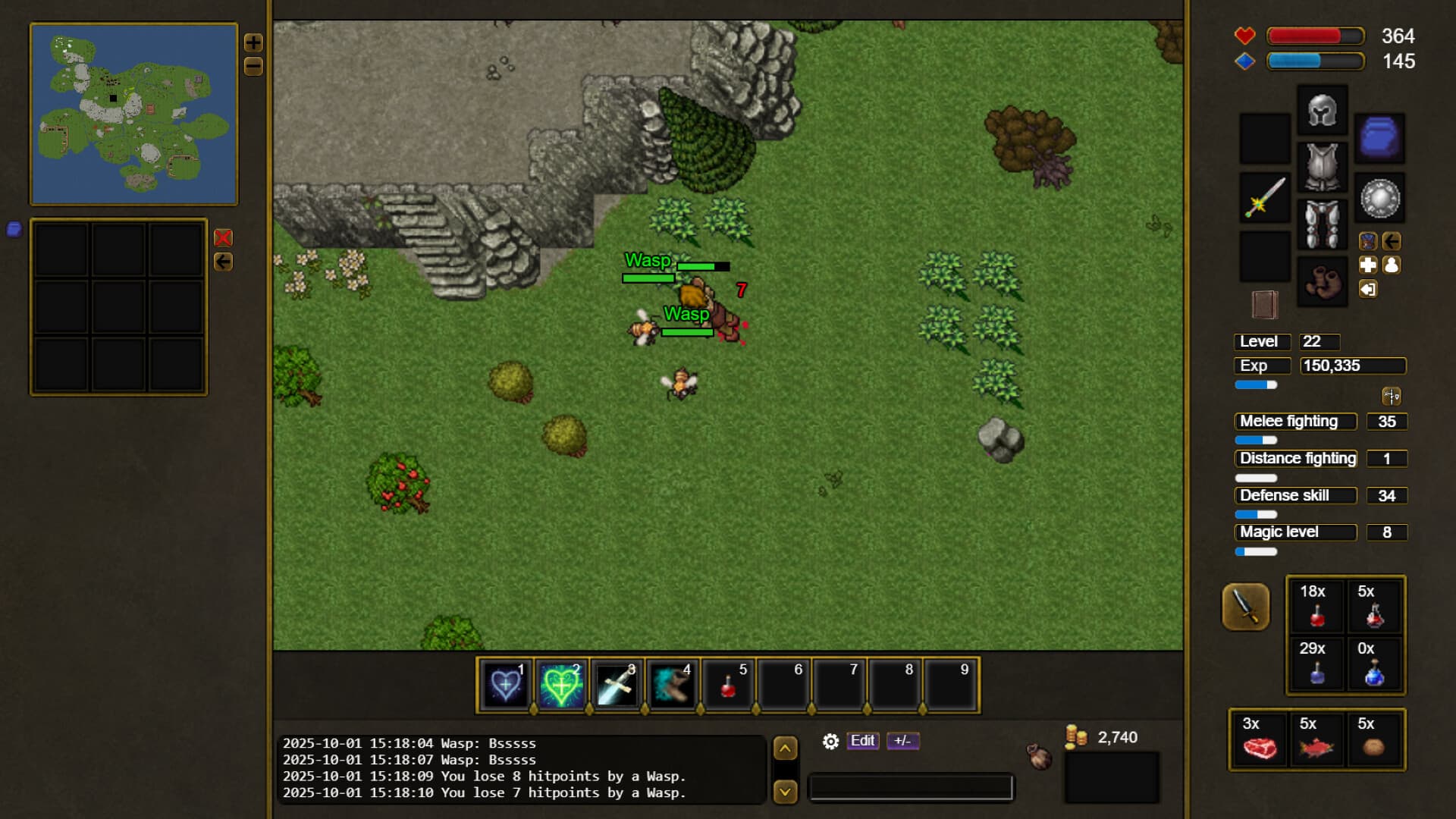
Task: Click the teal rune in hotbar slot 4
Action: point(673,685)
